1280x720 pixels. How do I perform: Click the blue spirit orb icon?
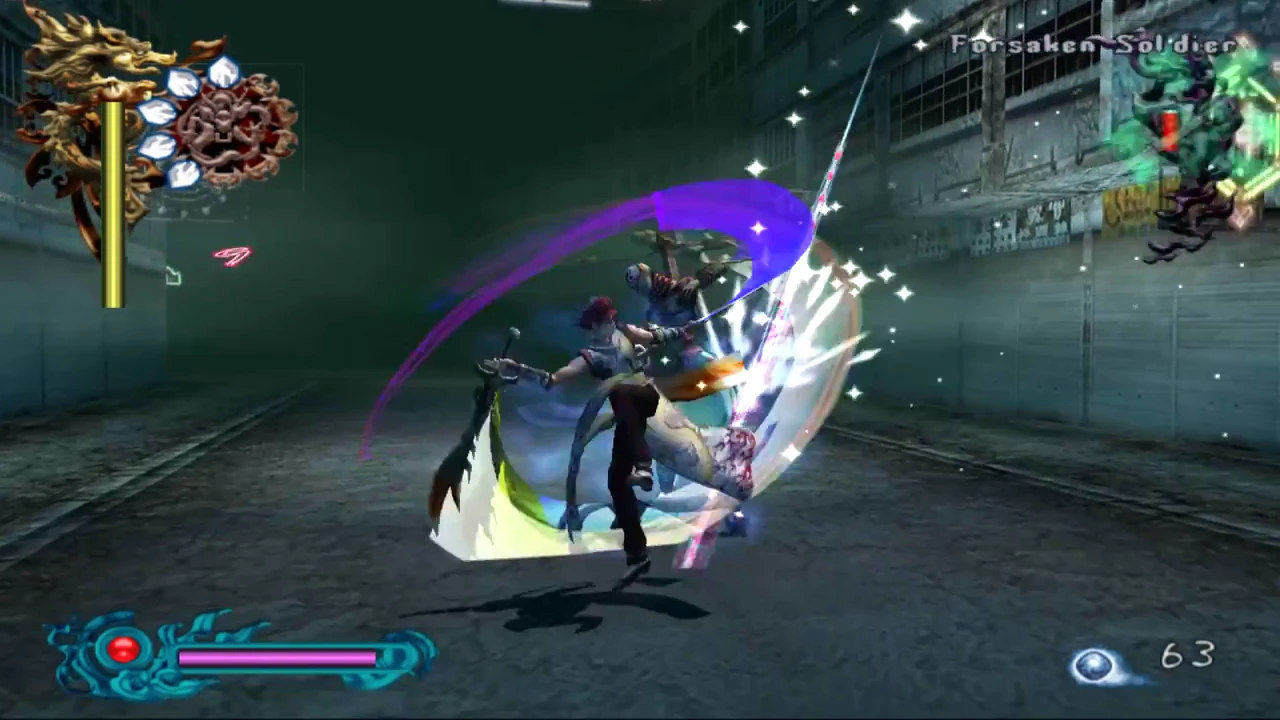(1095, 664)
